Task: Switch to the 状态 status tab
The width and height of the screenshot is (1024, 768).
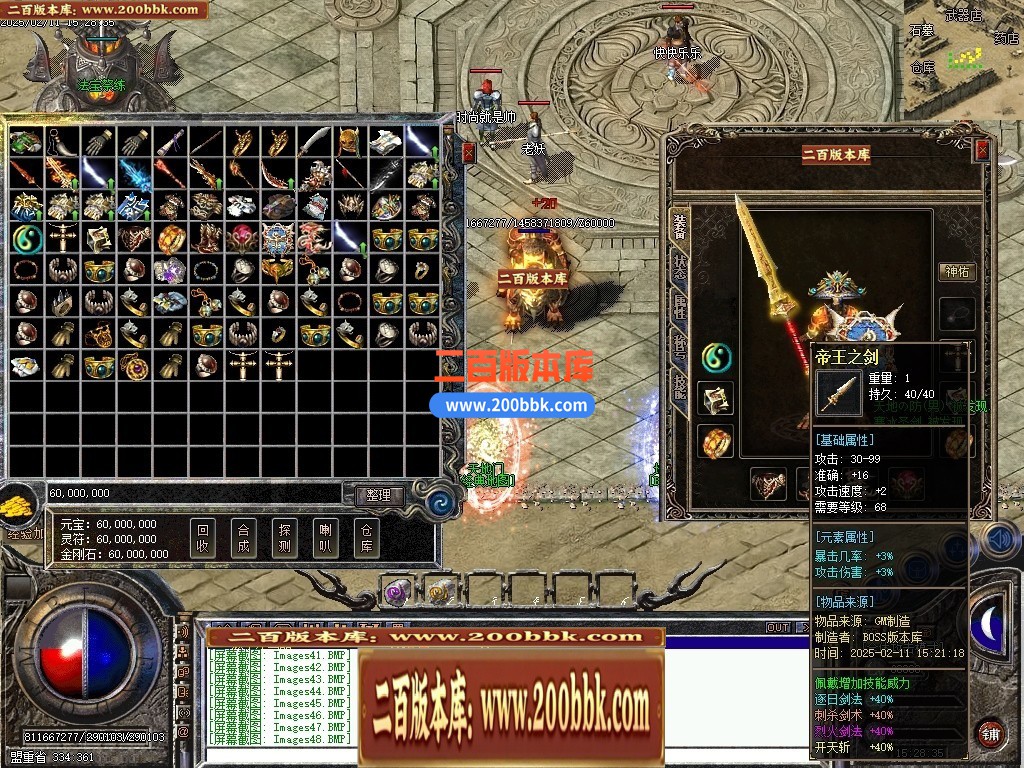Action: tap(680, 267)
